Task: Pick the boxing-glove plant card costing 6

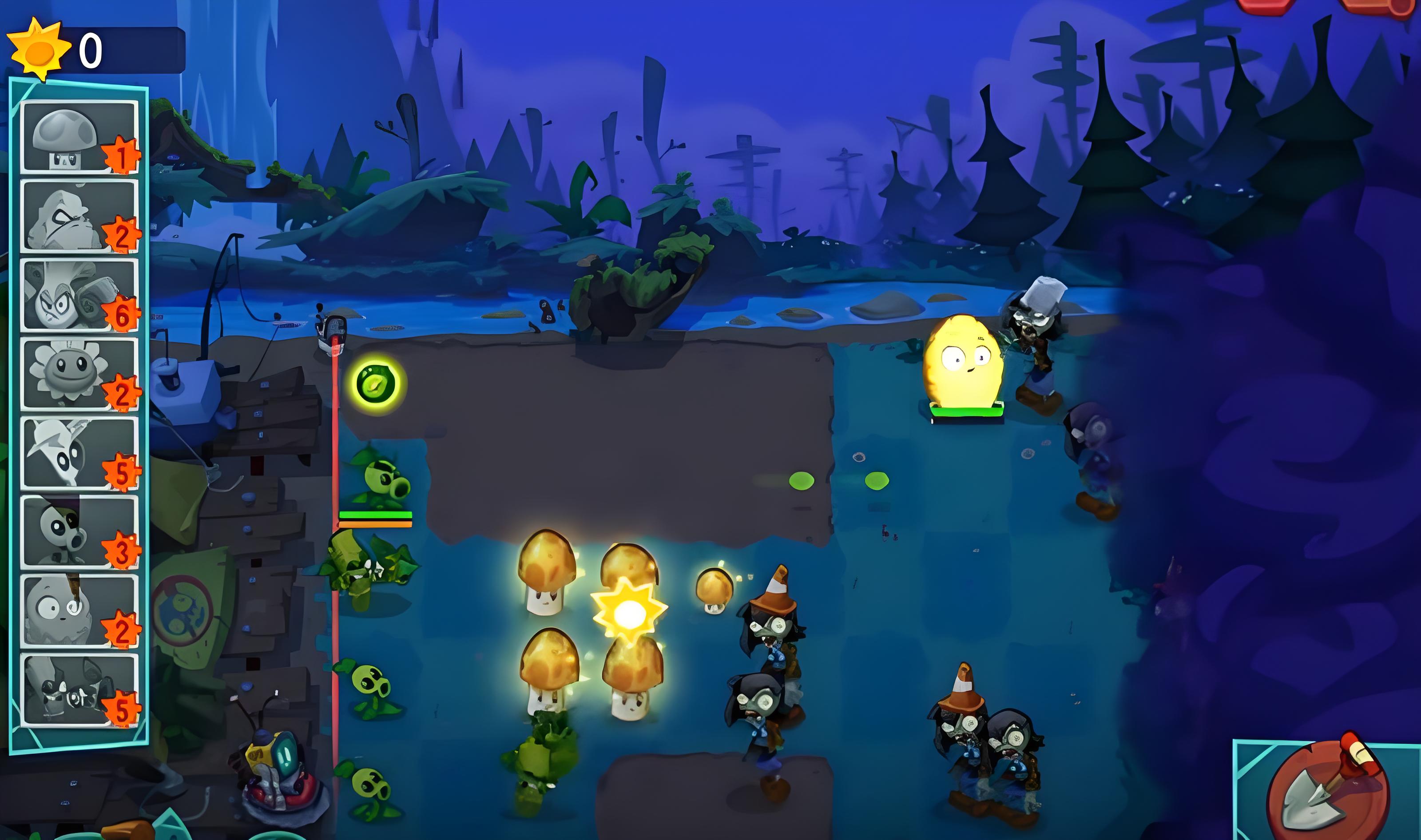Action: click(x=79, y=295)
